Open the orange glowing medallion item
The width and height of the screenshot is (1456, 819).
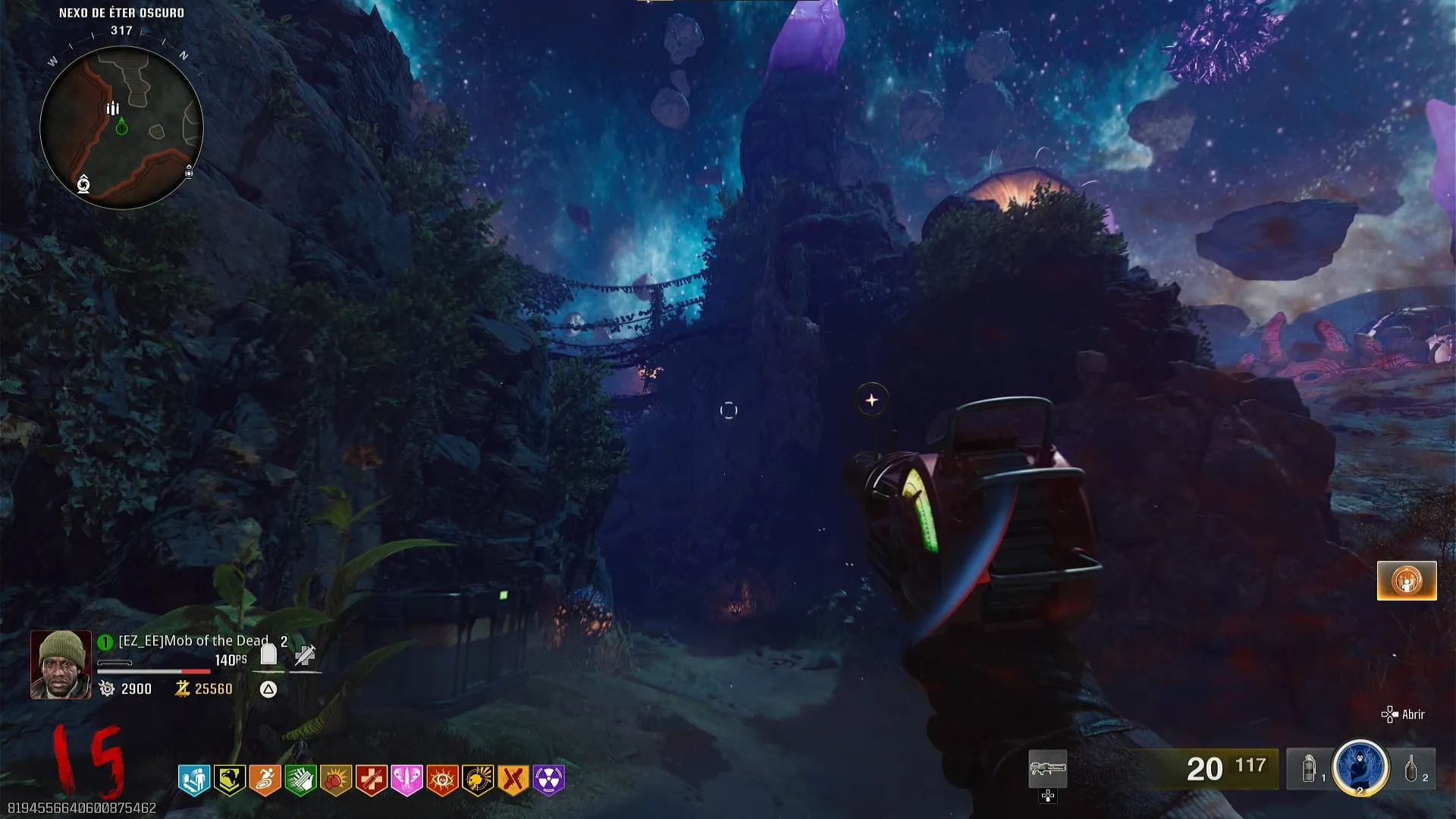click(x=1407, y=581)
